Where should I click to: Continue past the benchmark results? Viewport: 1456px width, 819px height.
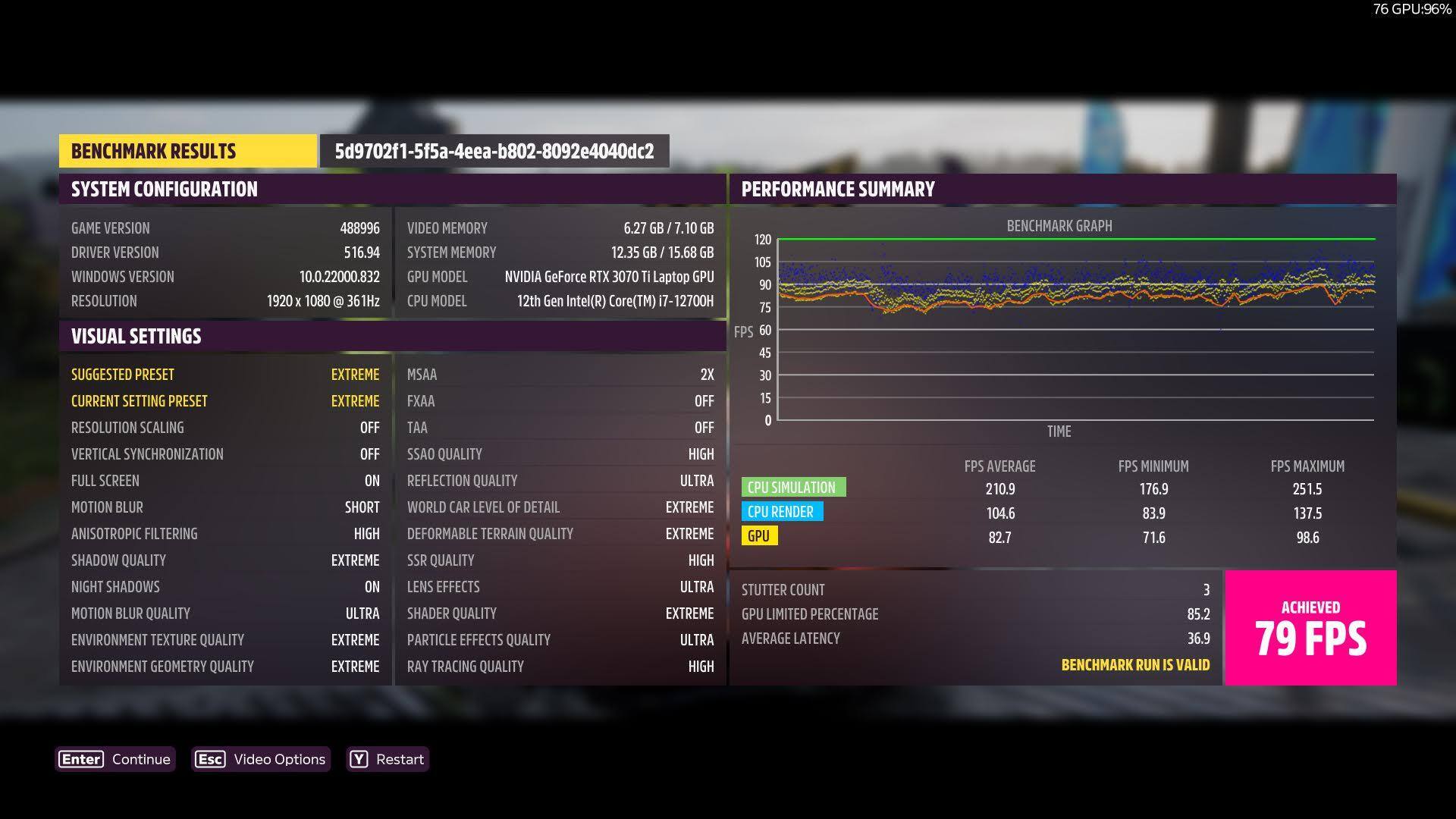[x=115, y=759]
